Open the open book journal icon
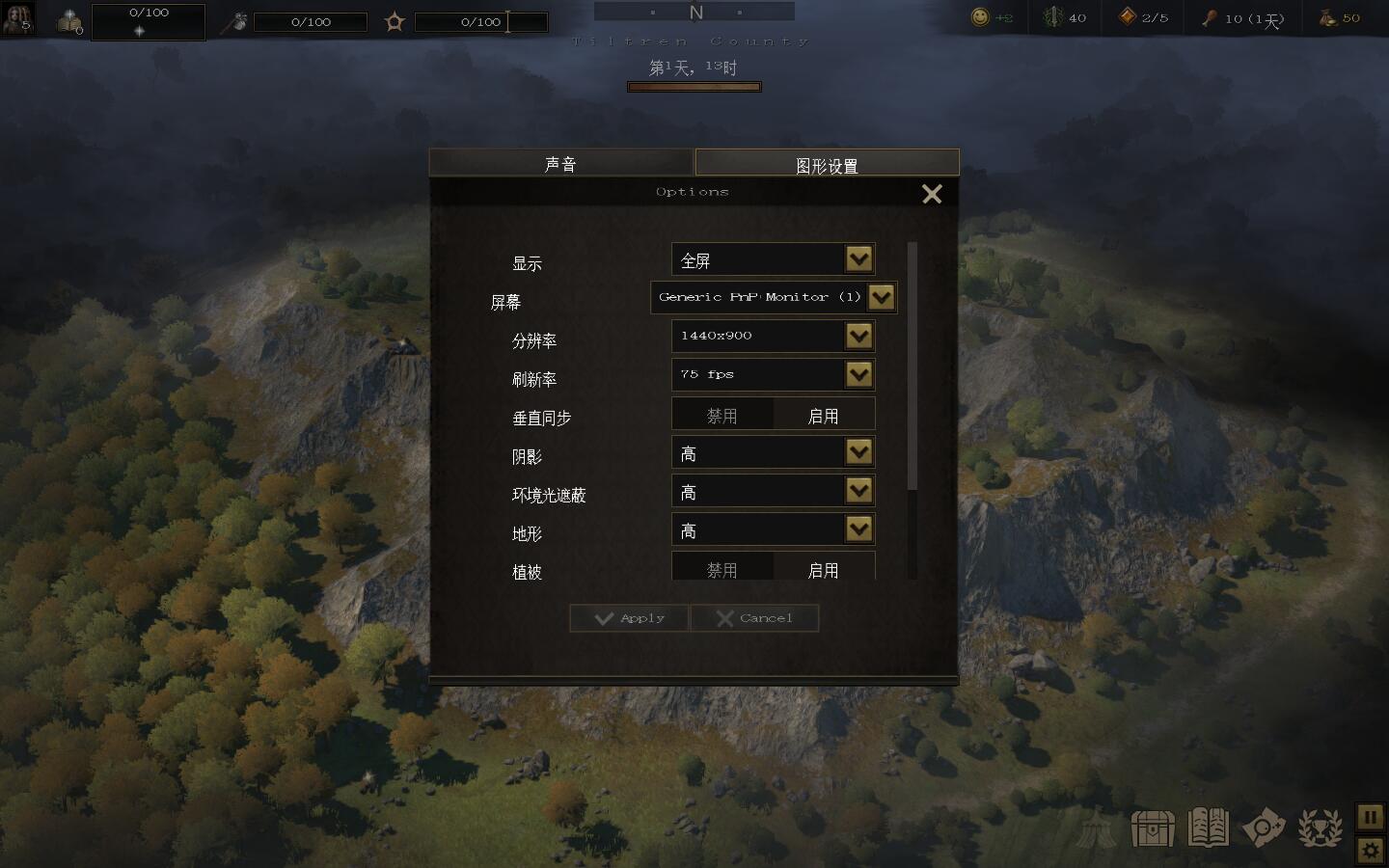1389x868 pixels. point(1209,828)
